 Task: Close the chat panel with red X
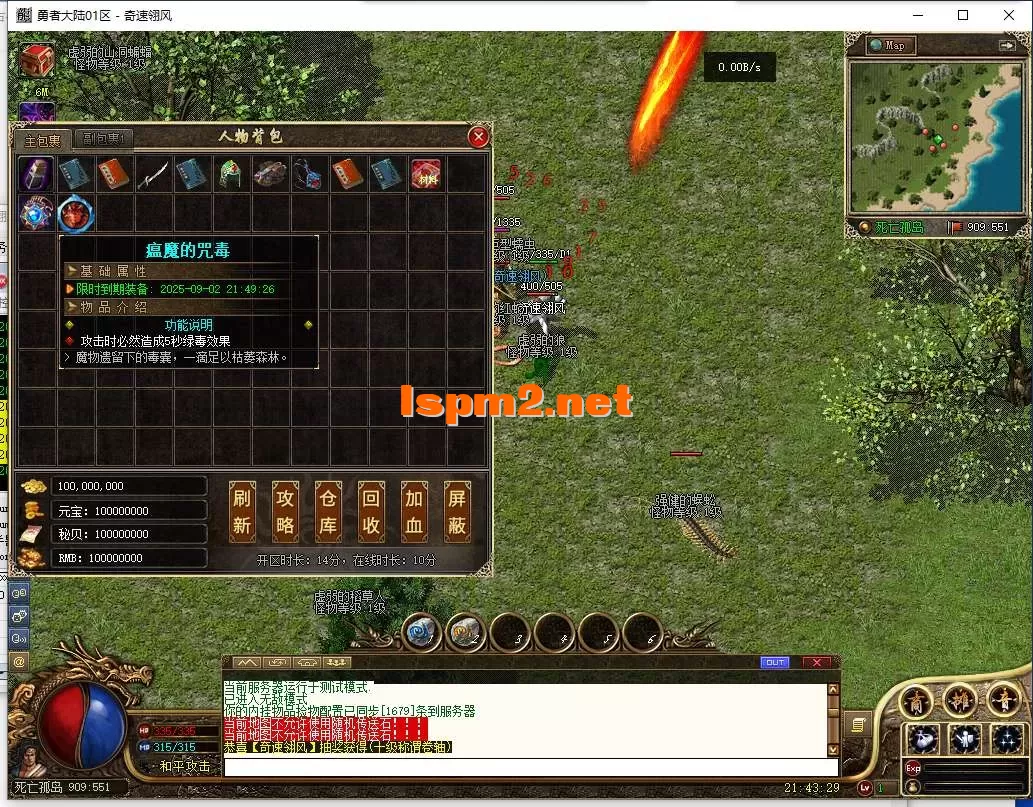[816, 663]
